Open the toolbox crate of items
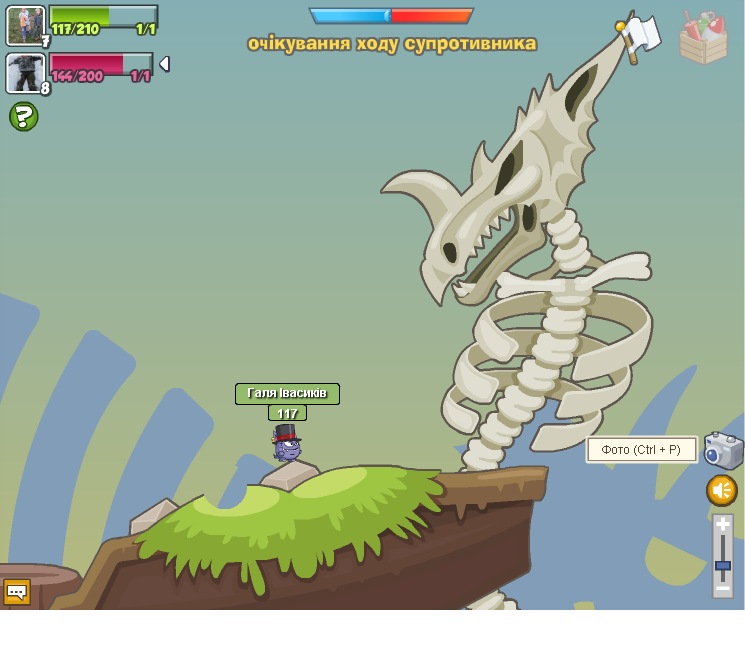The height and width of the screenshot is (650, 745). point(703,39)
